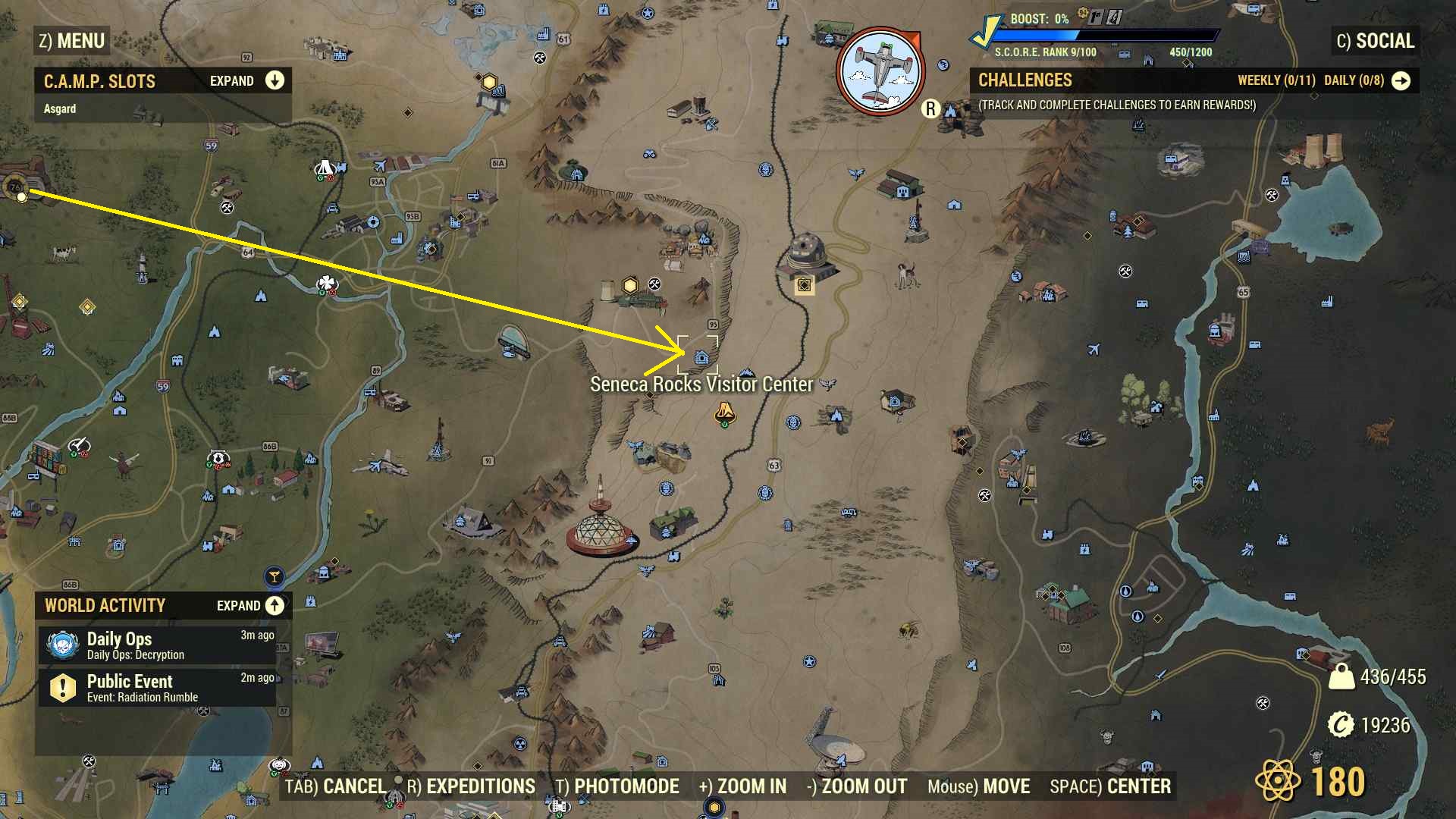Select the Seneca Rocks Visitor Center map marker
1456x819 pixels.
[x=700, y=356]
